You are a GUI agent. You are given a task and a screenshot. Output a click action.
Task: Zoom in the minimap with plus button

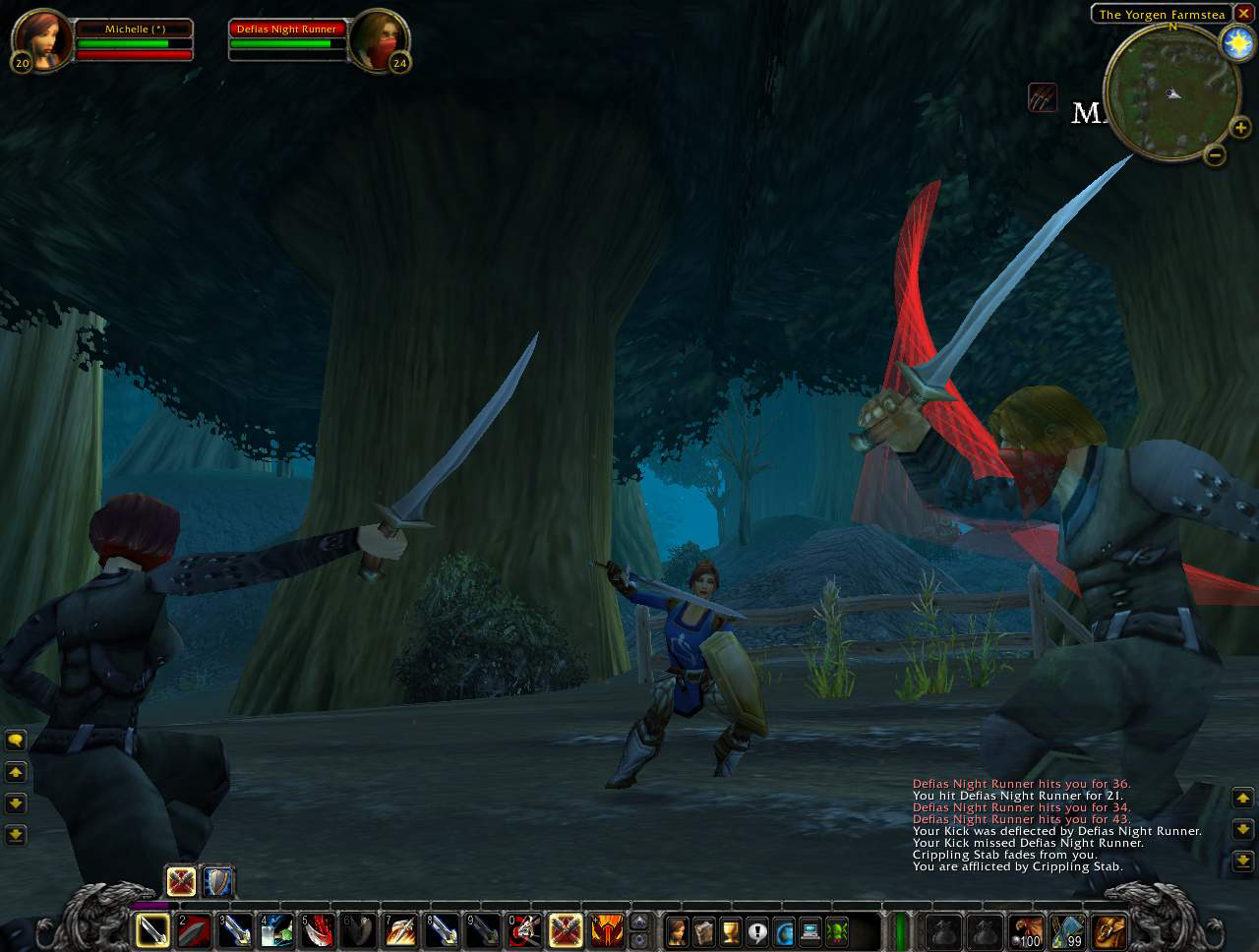tap(1240, 128)
